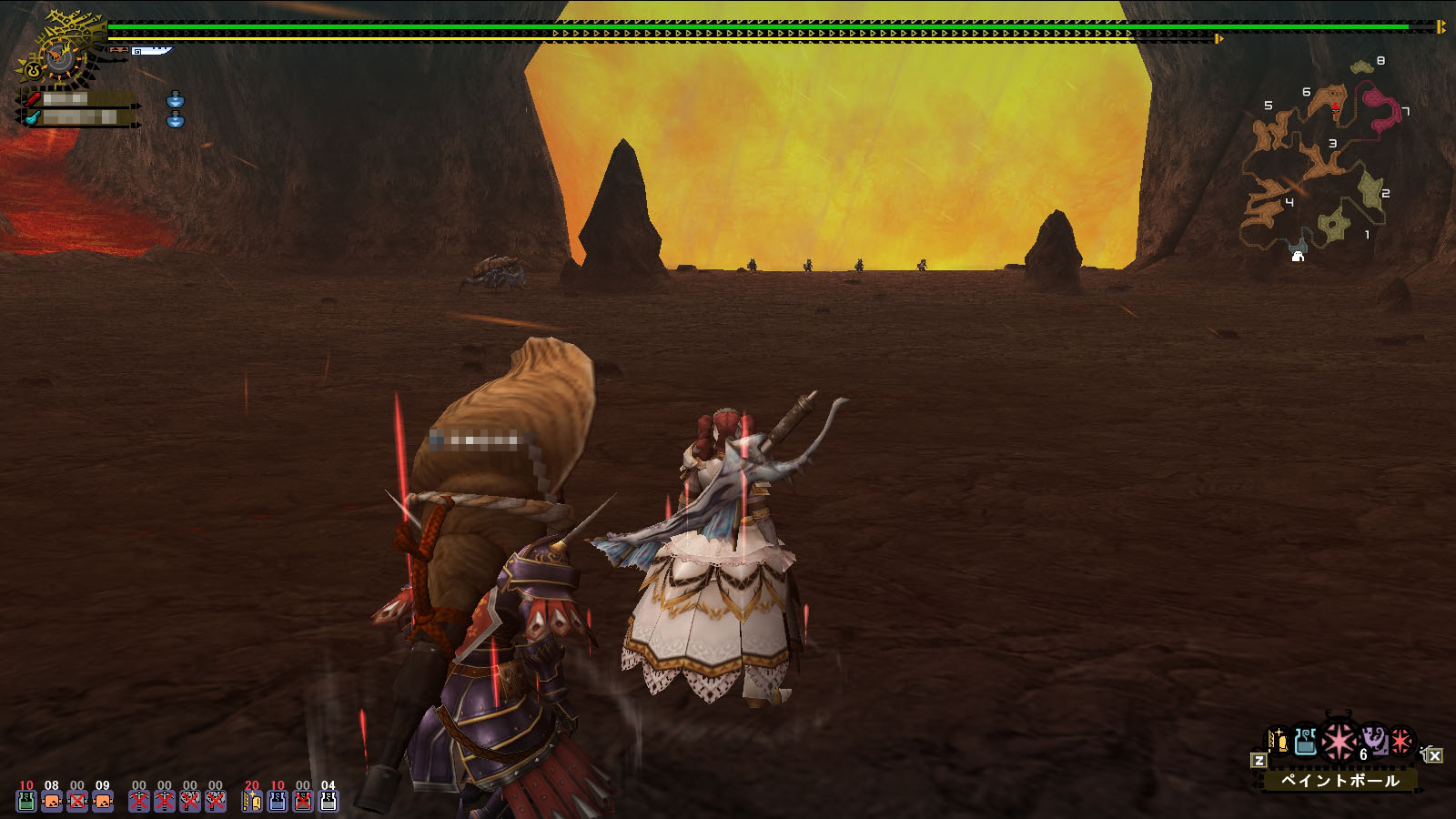Image resolution: width=1456 pixels, height=819 pixels.
Task: Use the blue potion slot showing 10
Action: click(x=278, y=799)
